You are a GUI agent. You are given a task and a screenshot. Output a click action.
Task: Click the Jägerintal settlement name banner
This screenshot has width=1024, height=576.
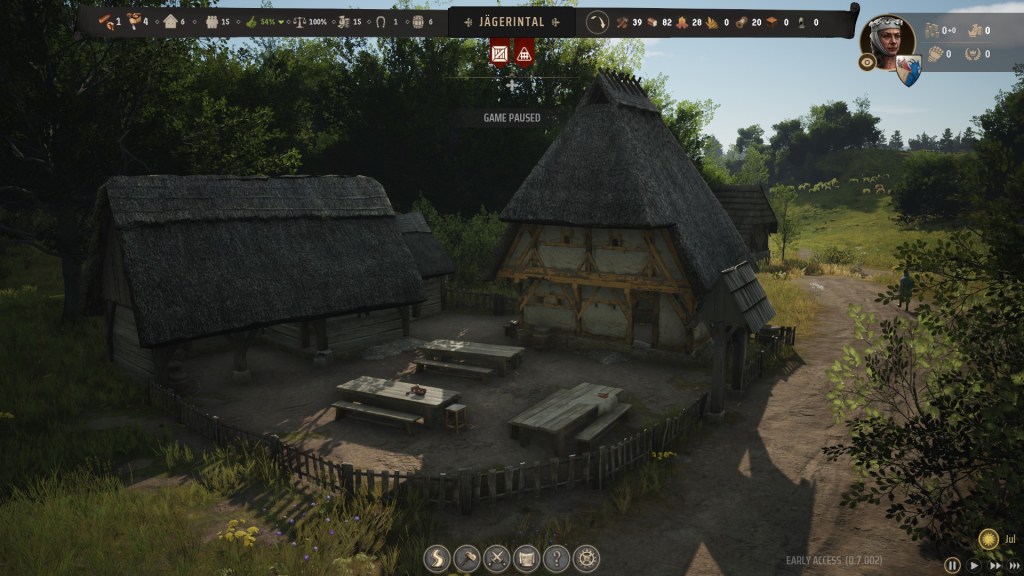click(x=512, y=22)
